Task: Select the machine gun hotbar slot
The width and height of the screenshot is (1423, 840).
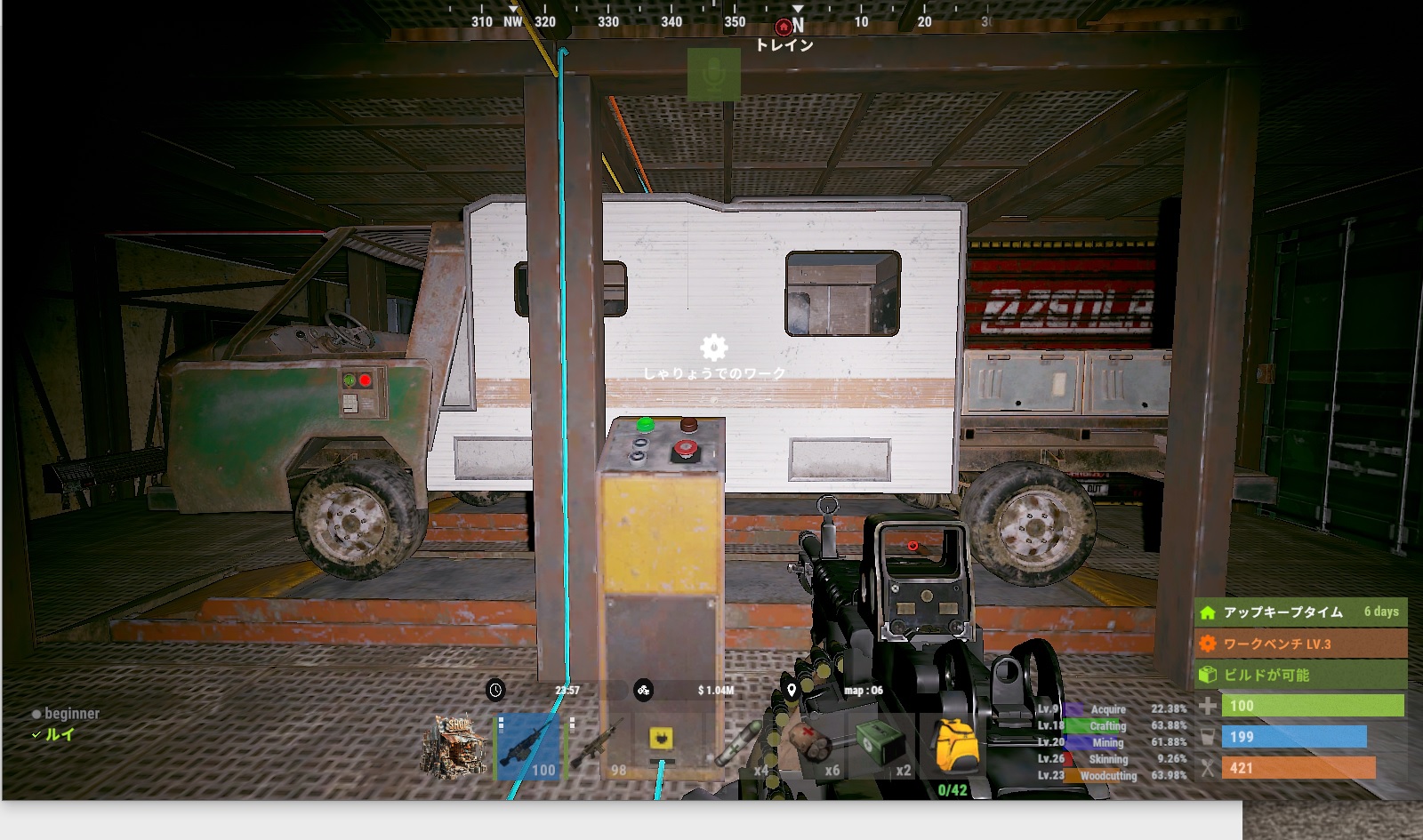Action: pyautogui.click(x=528, y=747)
